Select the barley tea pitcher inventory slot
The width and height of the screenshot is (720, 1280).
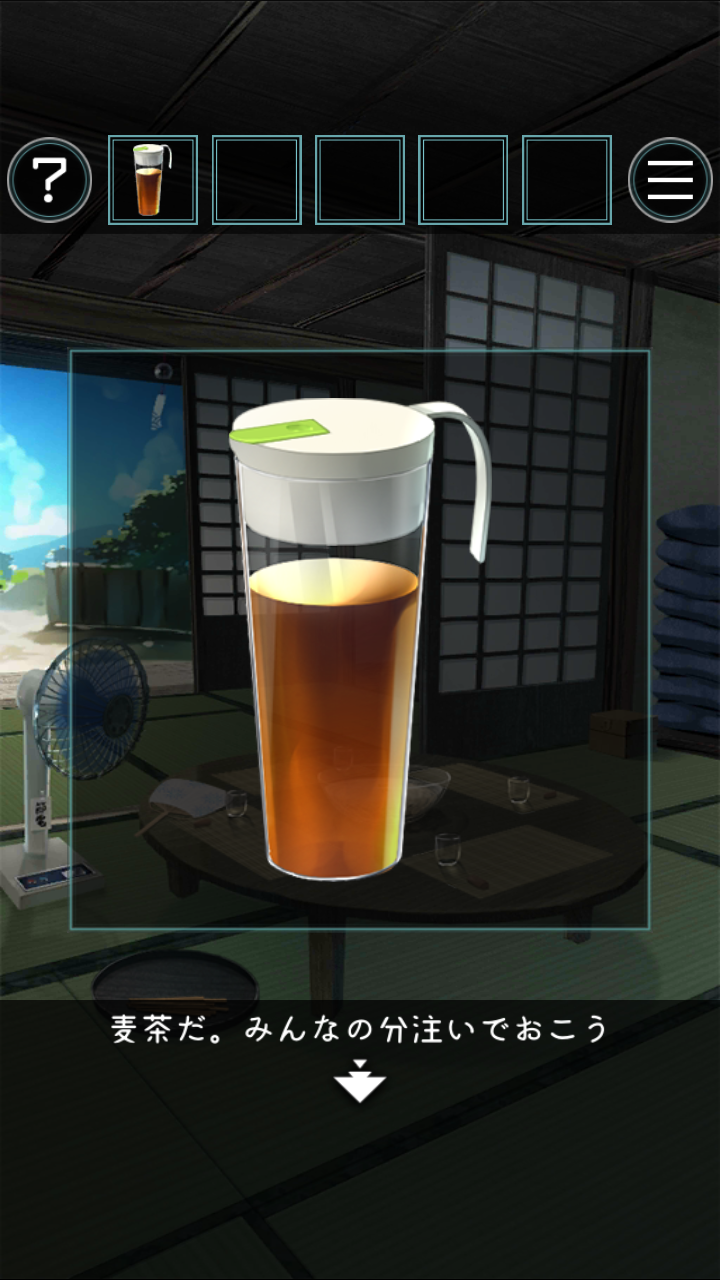[153, 180]
